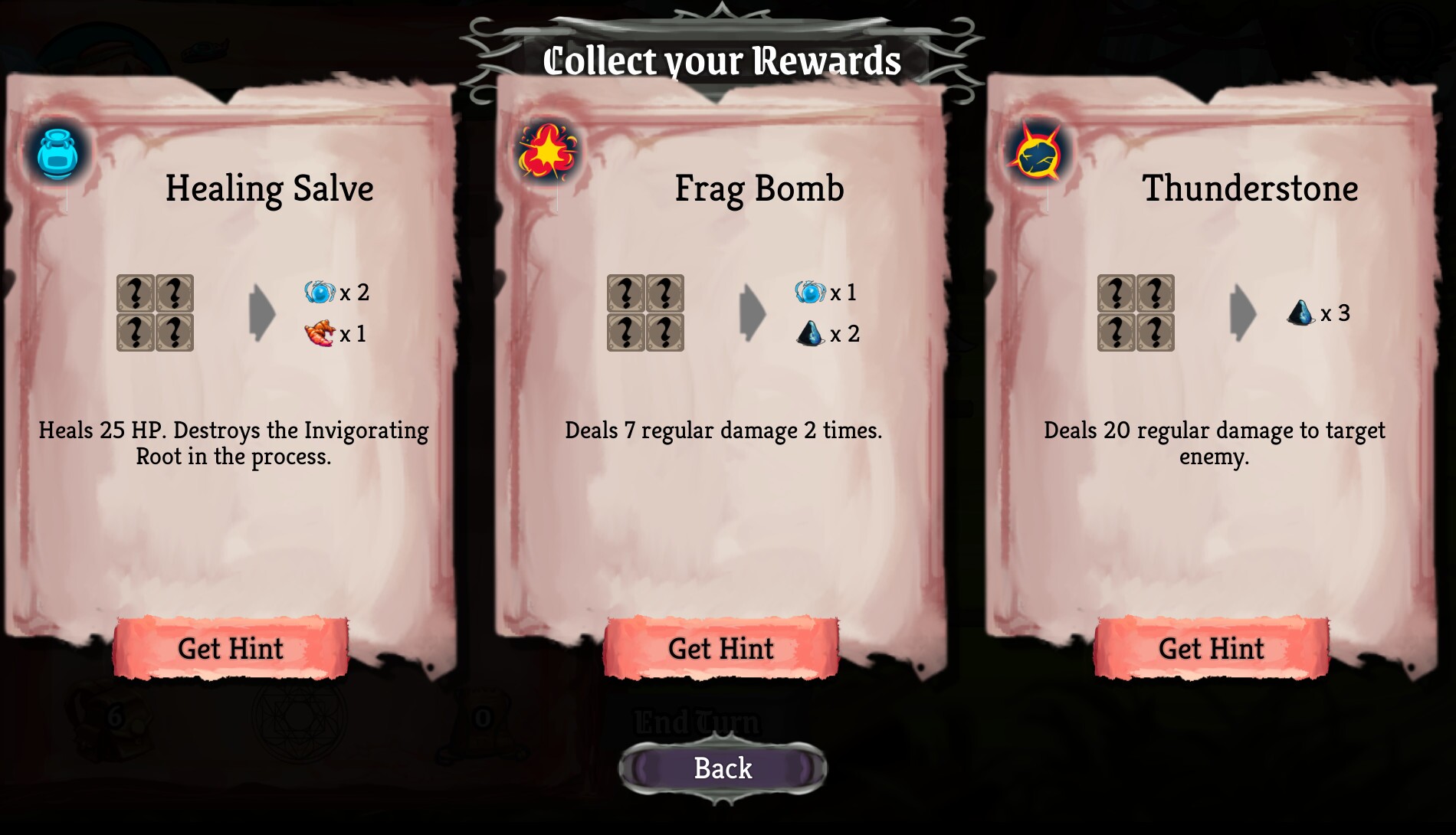Click the dimmed End Turn button behind the overlay
The width and height of the screenshot is (1456, 835).
(696, 721)
